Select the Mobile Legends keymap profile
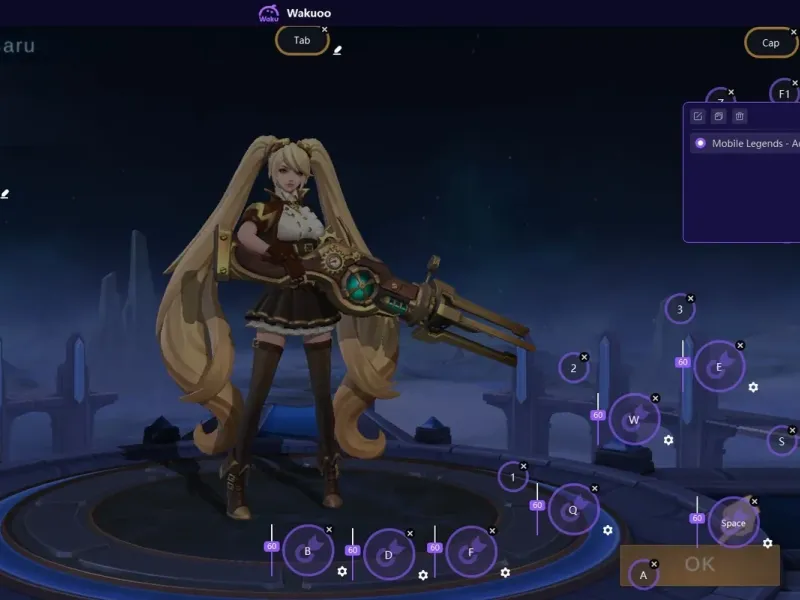The image size is (800, 600). (750, 143)
